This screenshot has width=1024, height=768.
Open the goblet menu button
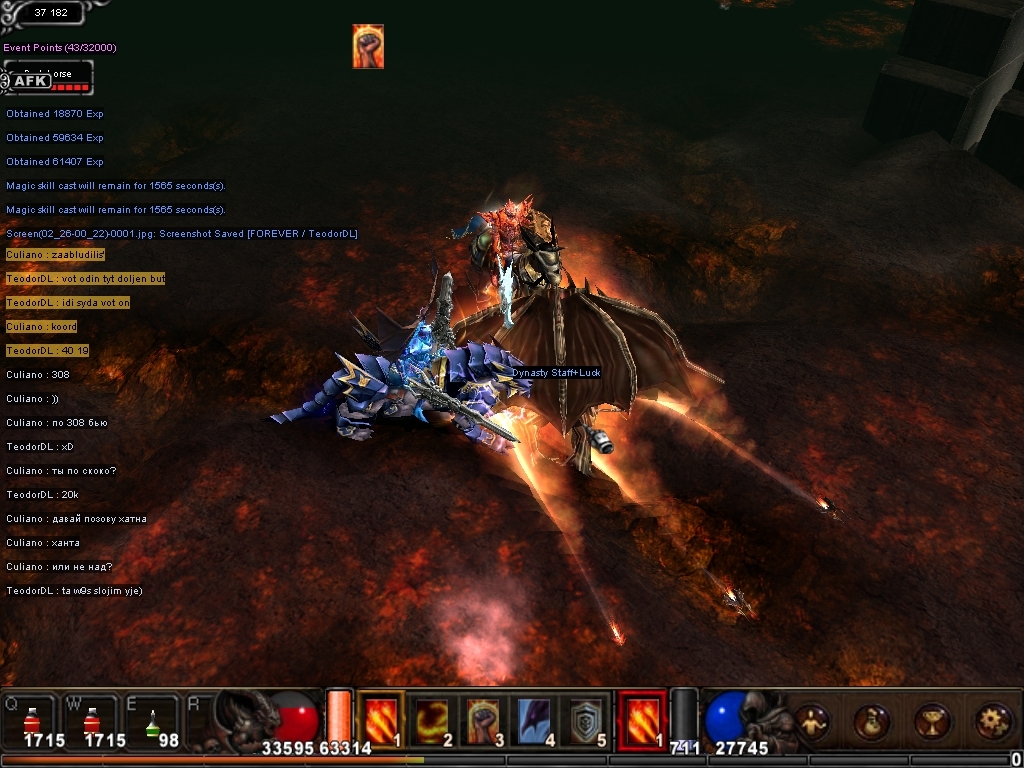coord(931,721)
